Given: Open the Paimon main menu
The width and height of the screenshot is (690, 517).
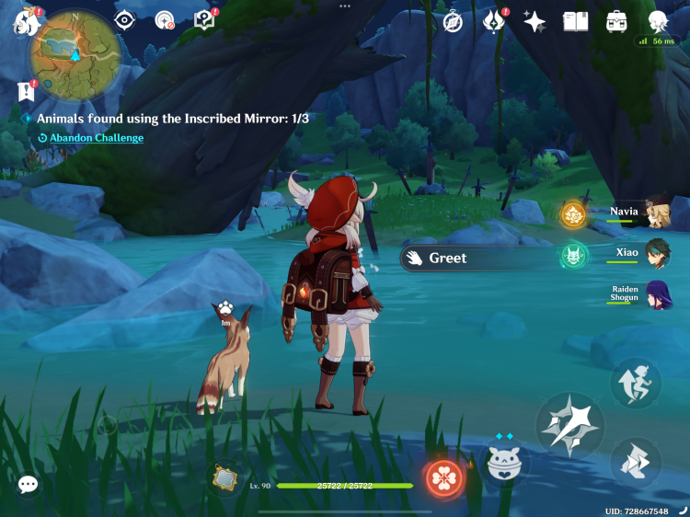Looking at the screenshot, I should [x=24, y=20].
